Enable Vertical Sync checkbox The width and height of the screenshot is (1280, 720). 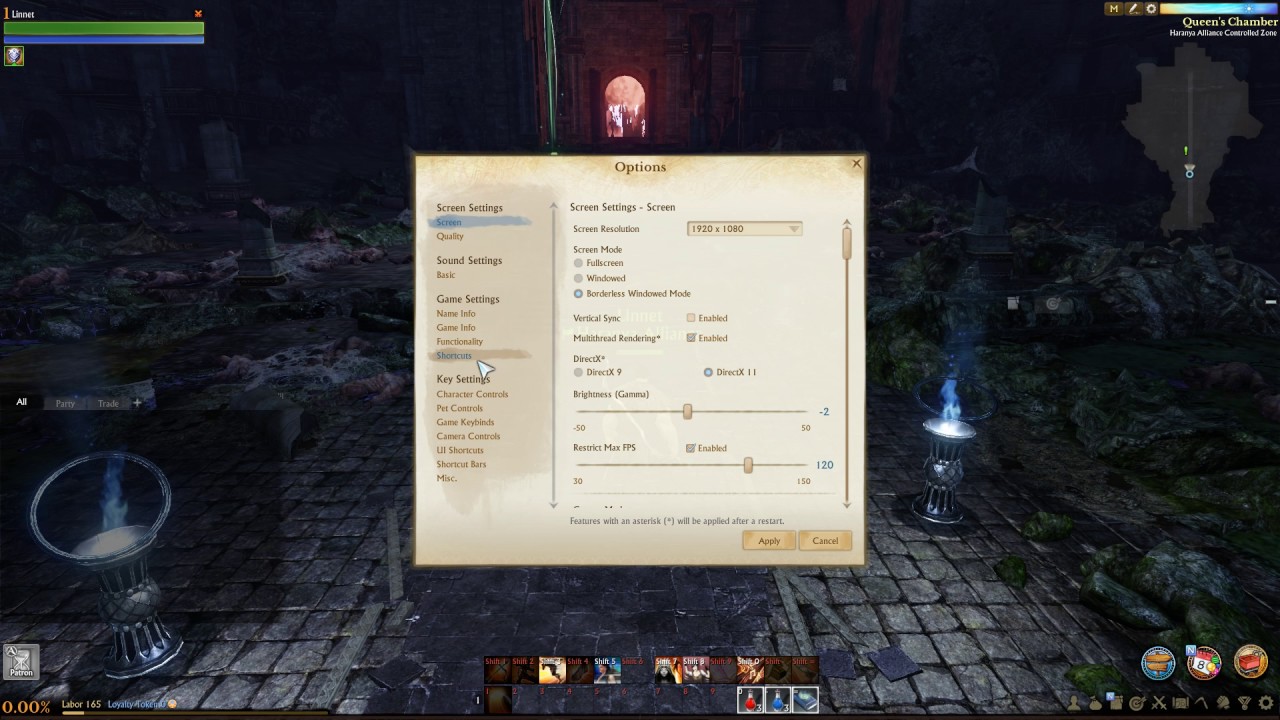coord(690,318)
